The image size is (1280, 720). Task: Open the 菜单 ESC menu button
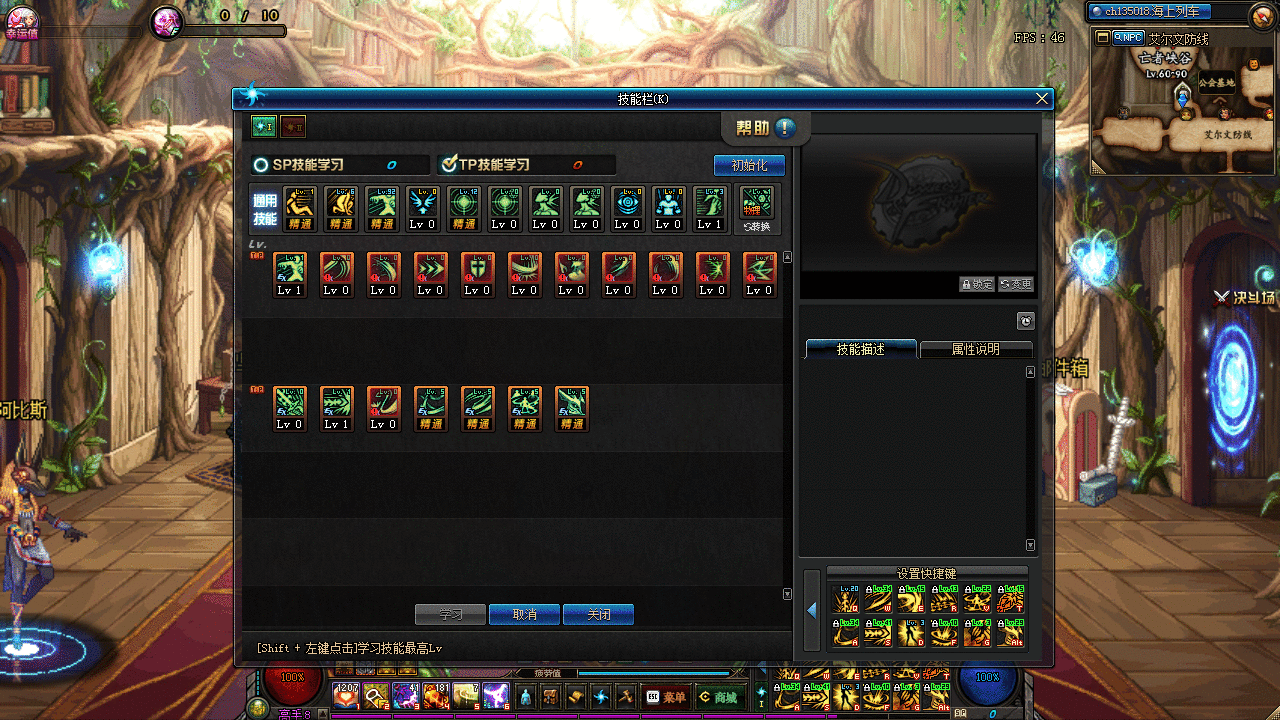coord(667,696)
